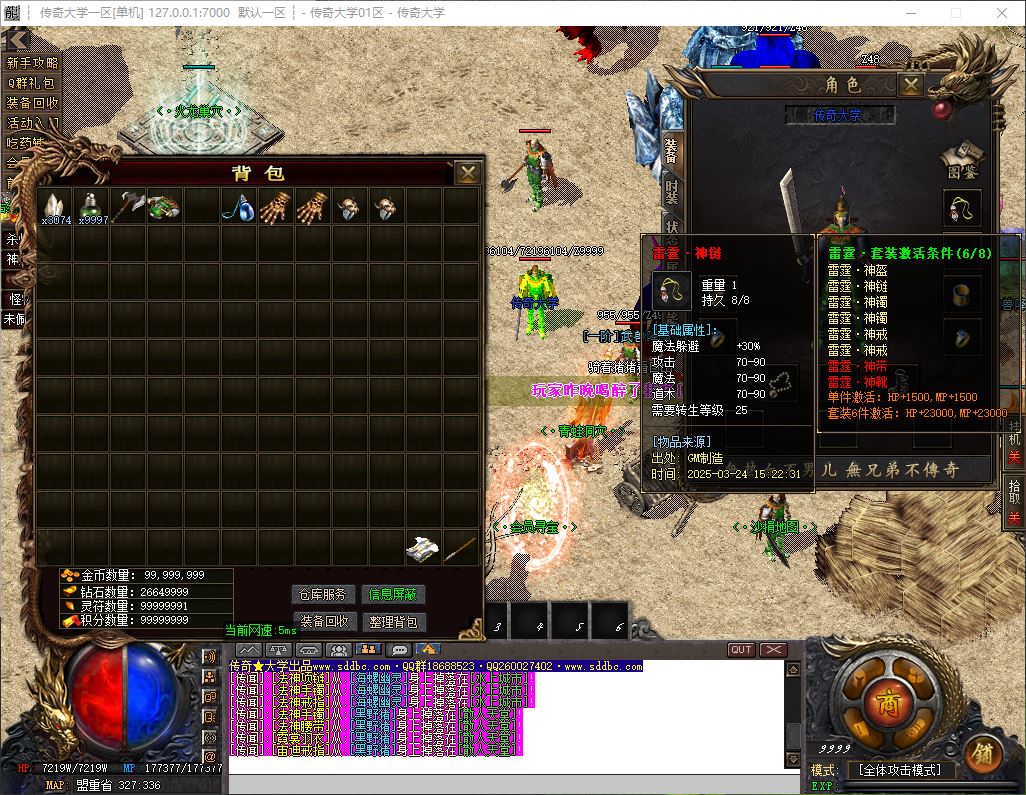This screenshot has height=795, width=1026.
Task: Sort the bag with 整理背包
Action: [393, 621]
